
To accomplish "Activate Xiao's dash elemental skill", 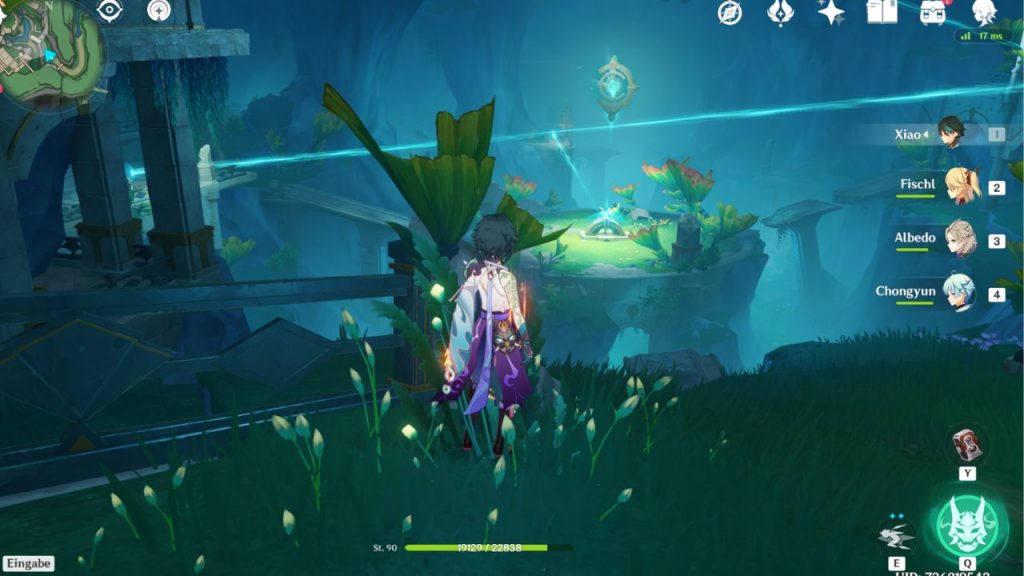I will coord(896,536).
